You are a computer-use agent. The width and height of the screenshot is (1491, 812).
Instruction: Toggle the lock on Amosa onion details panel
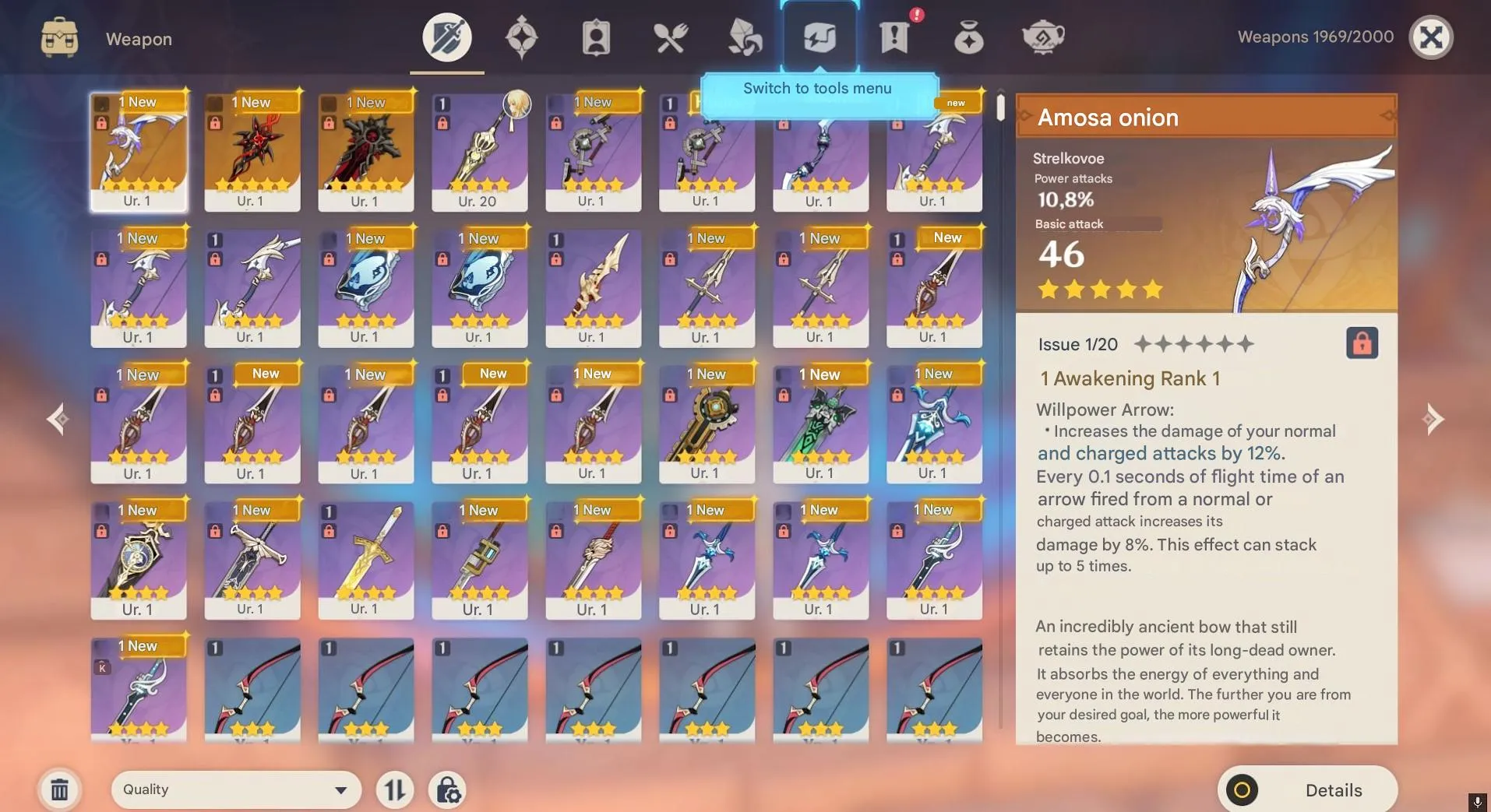point(1360,343)
